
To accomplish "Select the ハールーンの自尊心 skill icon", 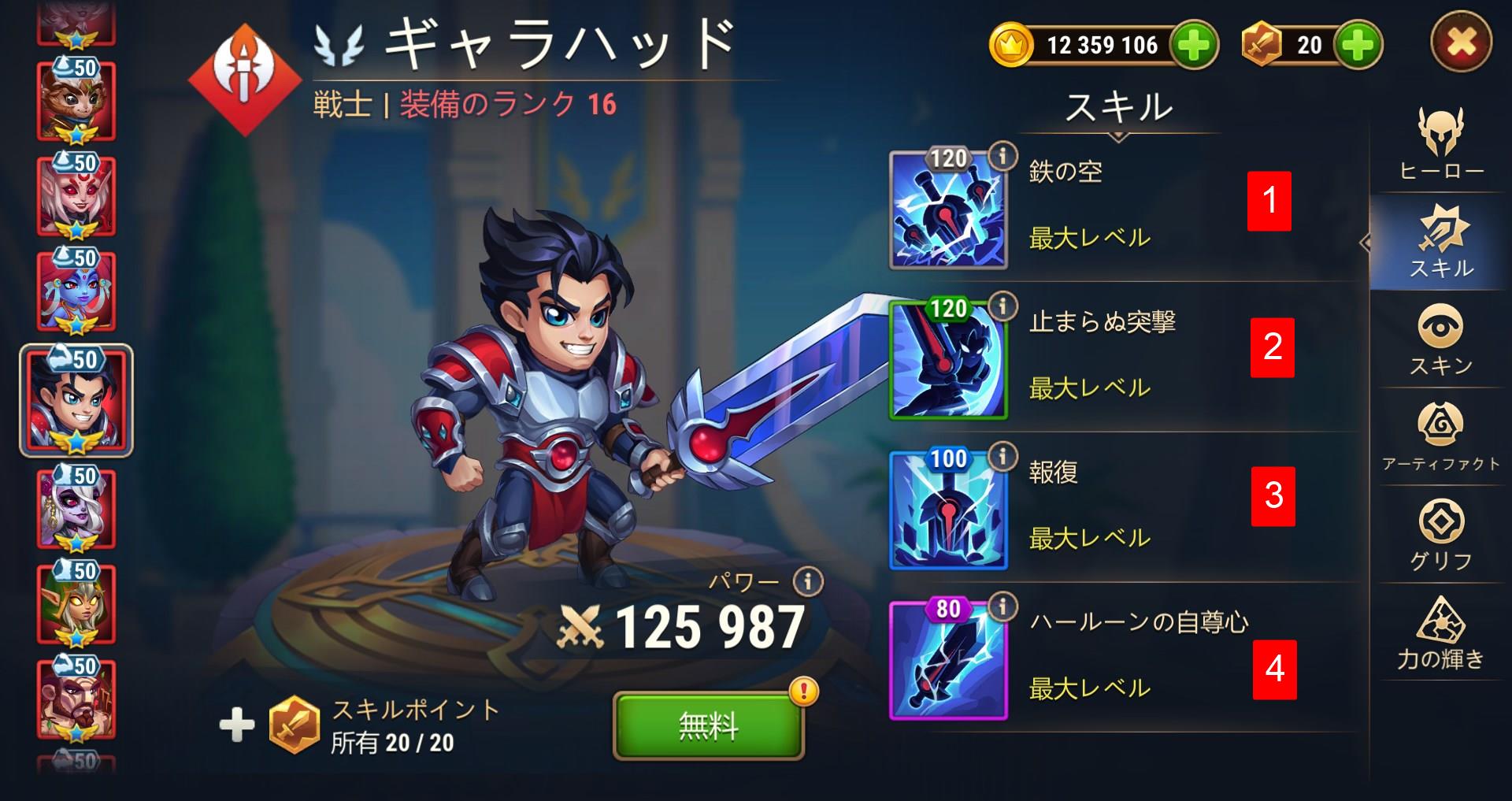I will 948,662.
